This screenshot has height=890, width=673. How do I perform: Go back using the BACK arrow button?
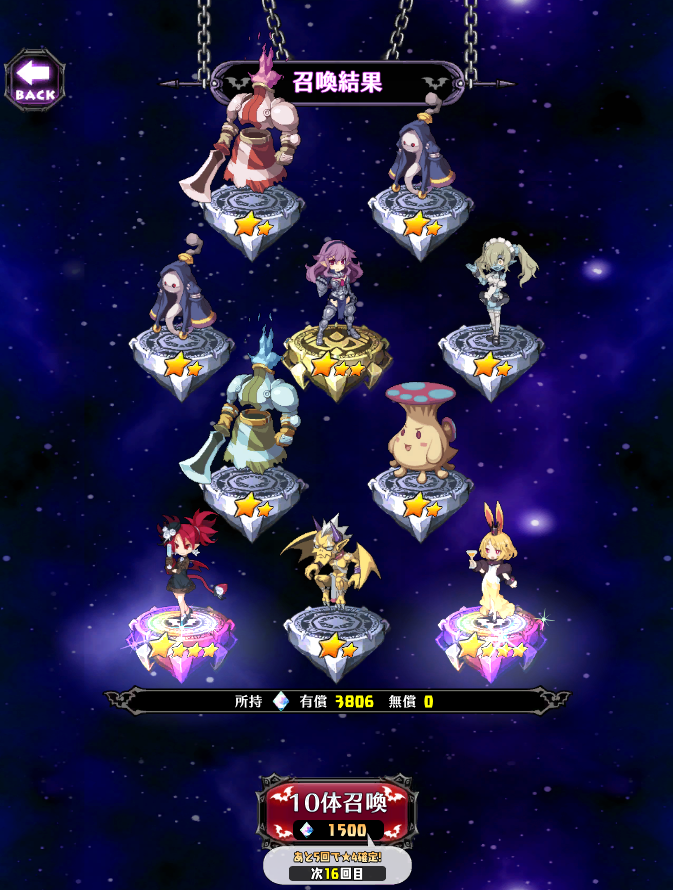coord(35,79)
